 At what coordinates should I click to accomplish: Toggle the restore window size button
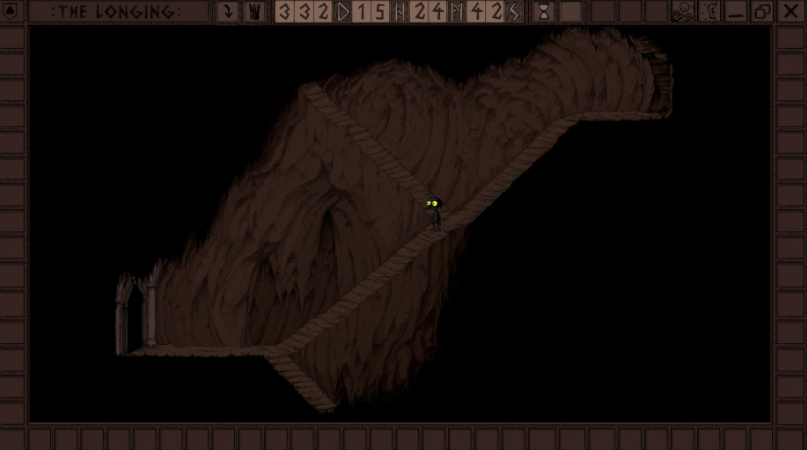pyautogui.click(x=761, y=12)
